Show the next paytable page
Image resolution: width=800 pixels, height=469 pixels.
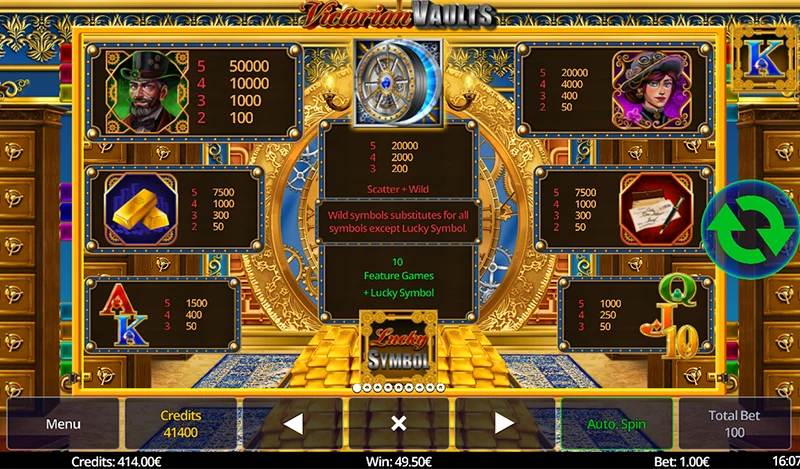(x=504, y=424)
